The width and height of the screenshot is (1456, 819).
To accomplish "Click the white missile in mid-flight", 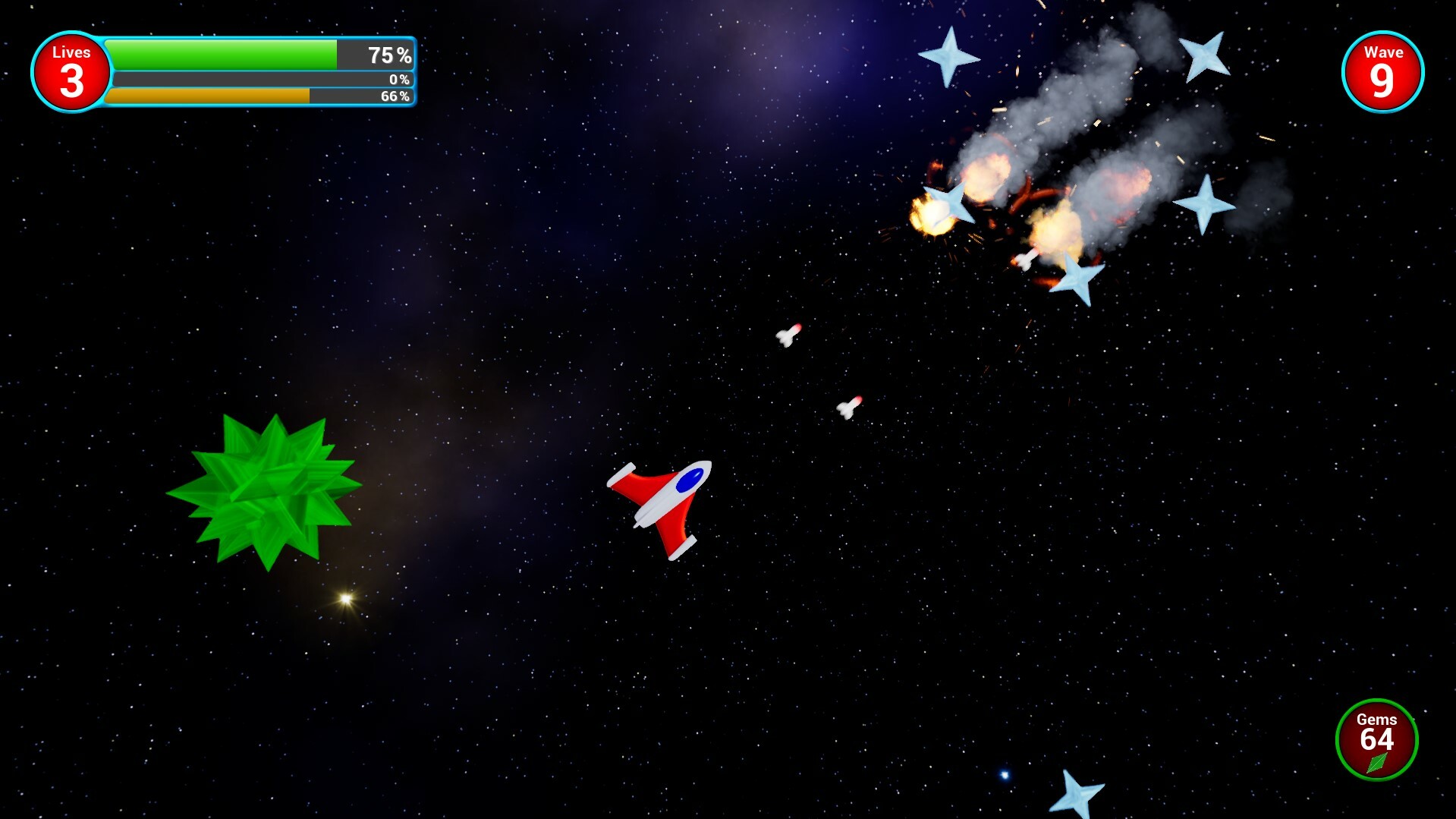I will coord(788,337).
